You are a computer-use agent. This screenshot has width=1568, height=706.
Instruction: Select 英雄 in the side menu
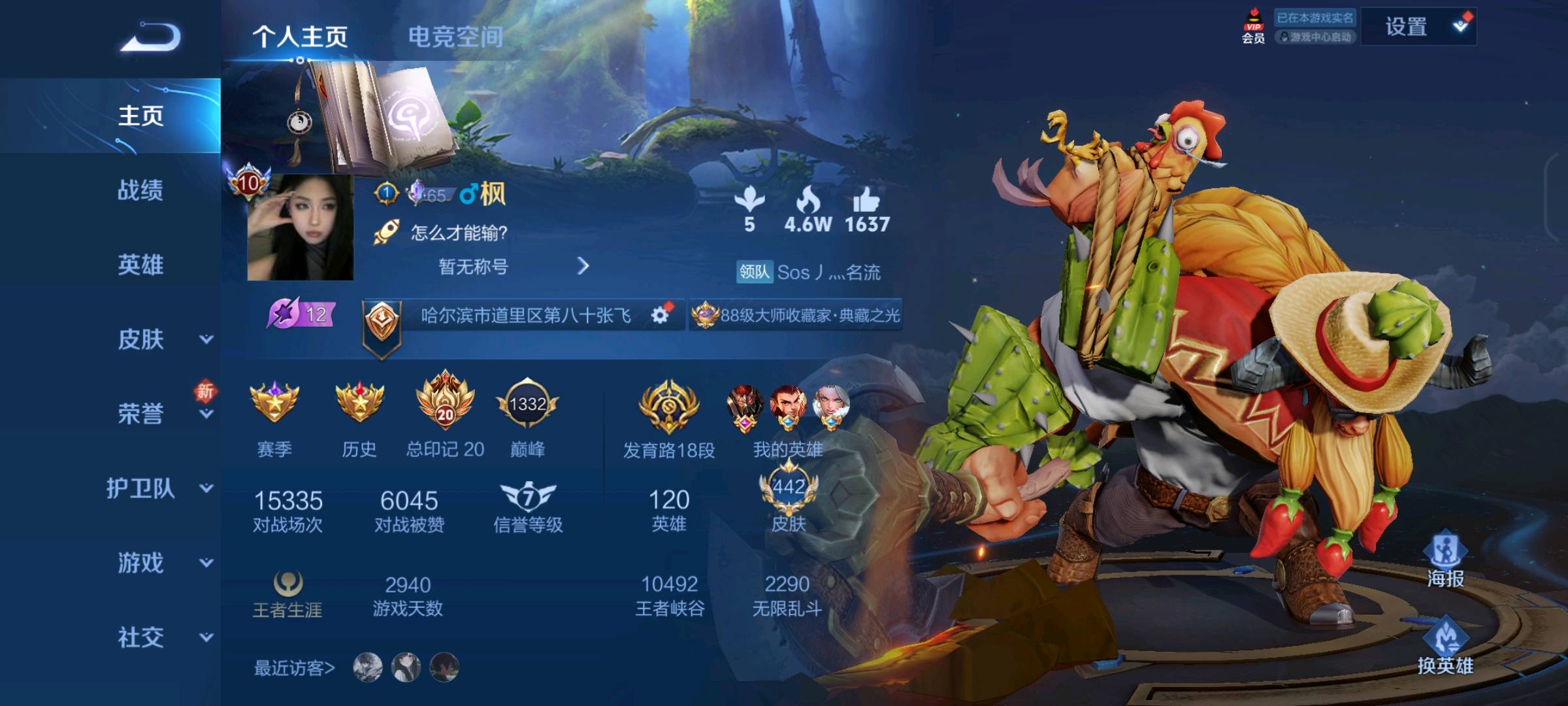[140, 265]
